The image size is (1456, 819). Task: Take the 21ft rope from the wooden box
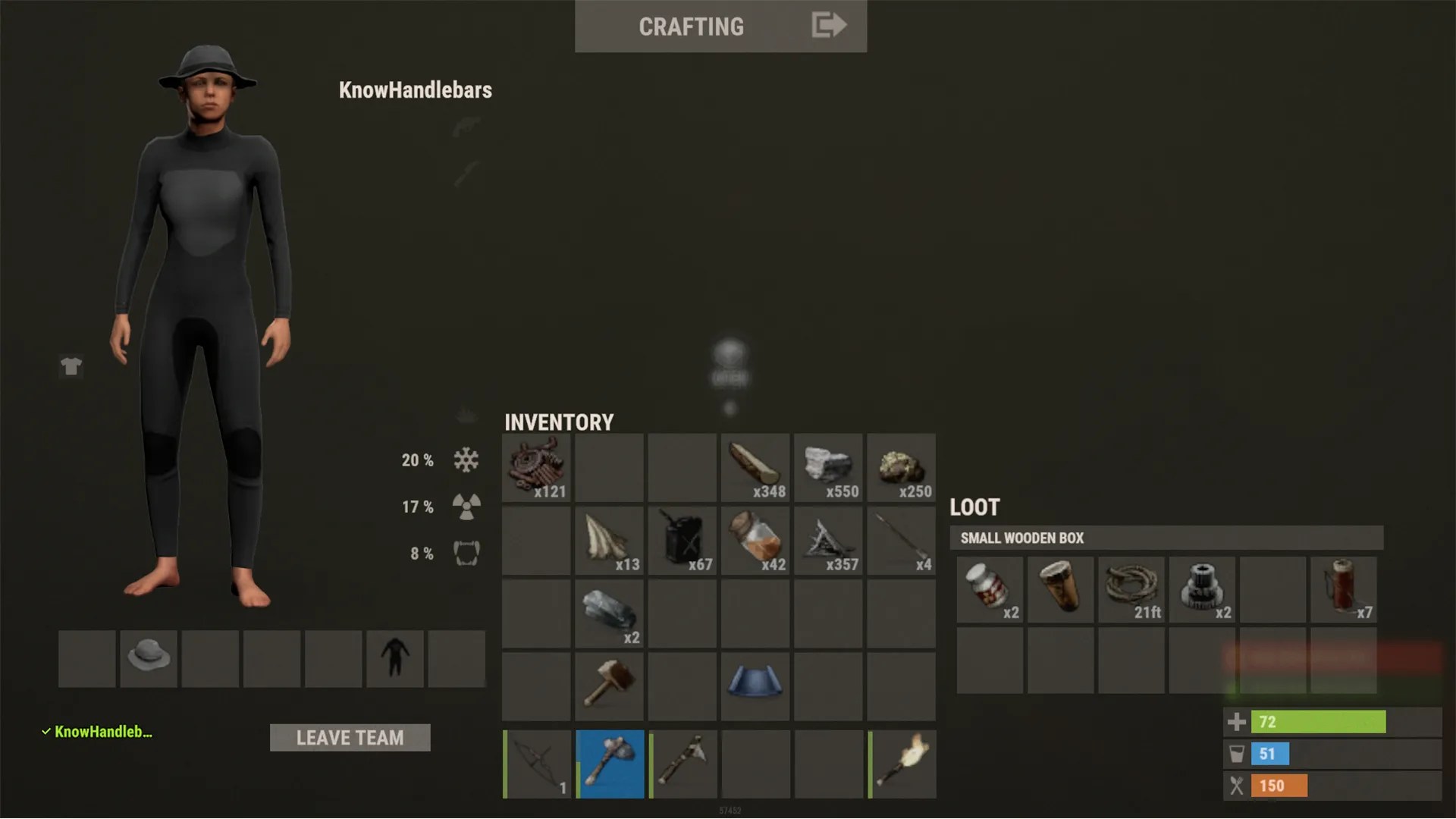pyautogui.click(x=1131, y=589)
